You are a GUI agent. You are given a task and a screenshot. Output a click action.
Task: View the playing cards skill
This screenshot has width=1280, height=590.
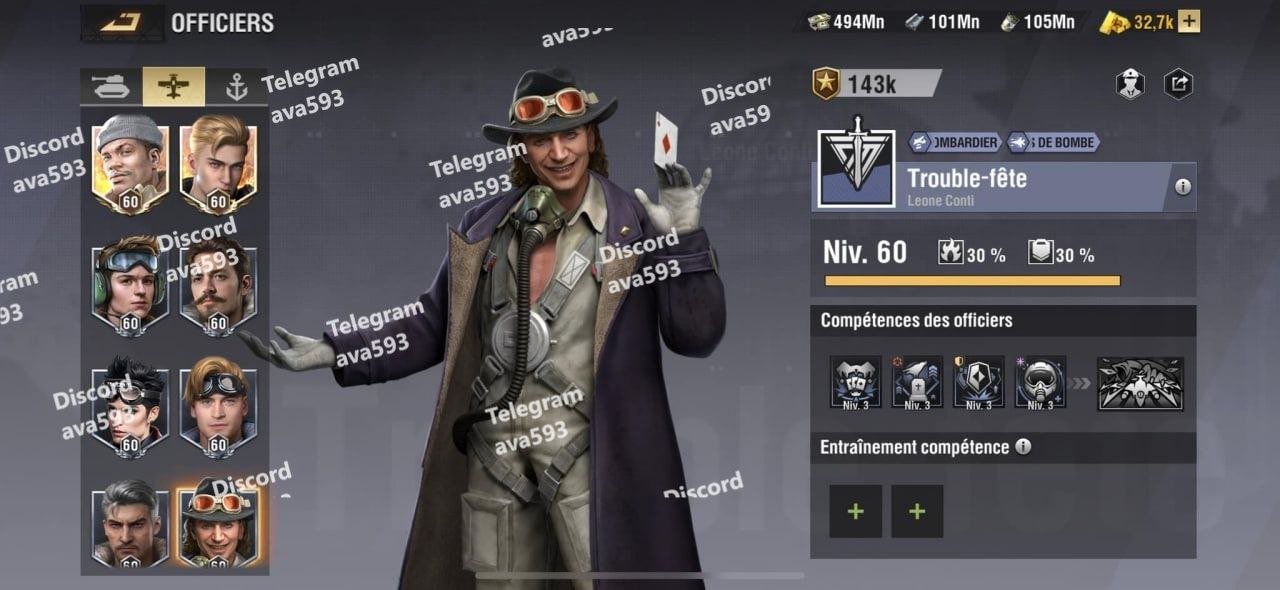856,382
